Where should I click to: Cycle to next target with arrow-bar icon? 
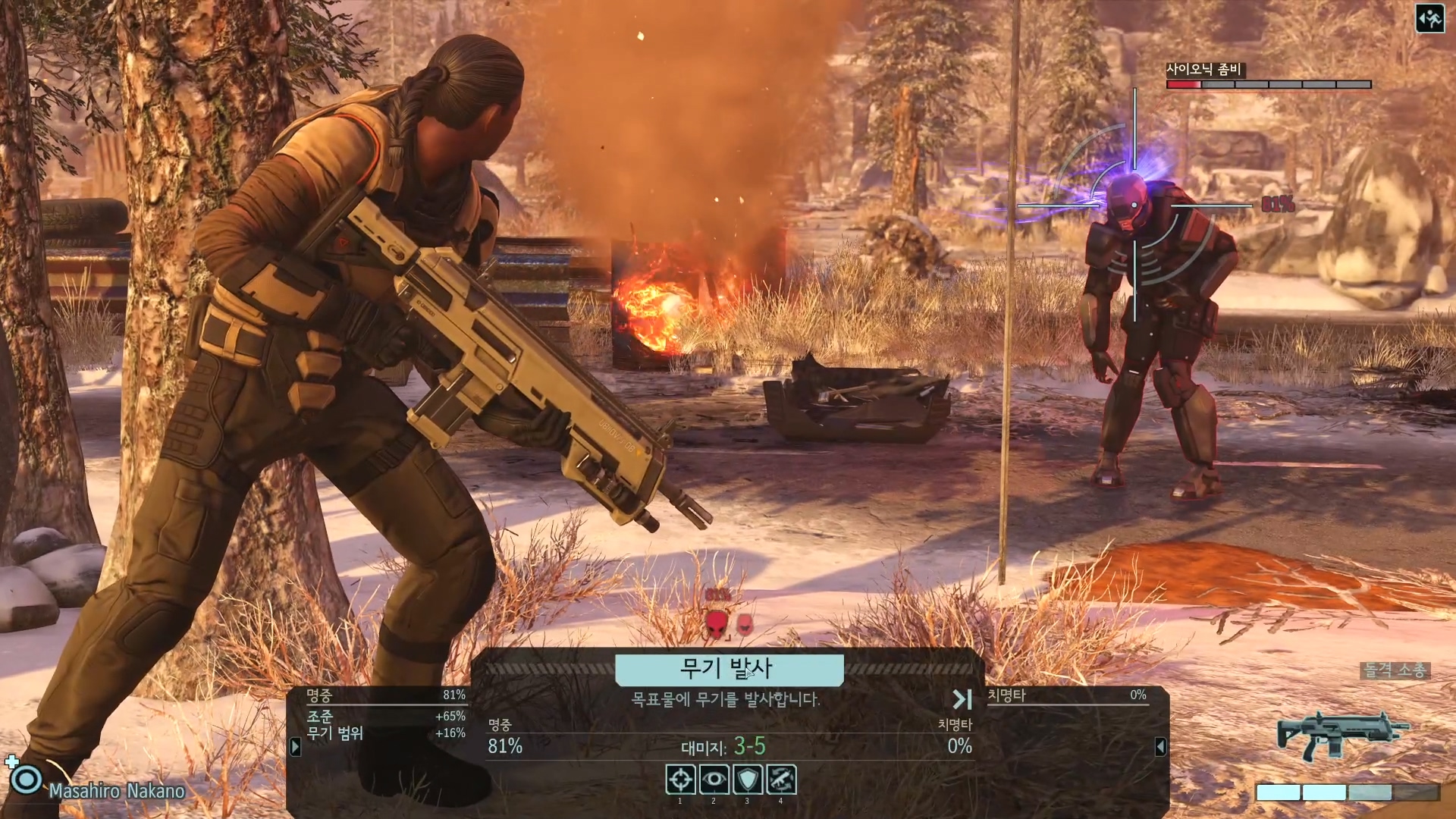(x=962, y=698)
